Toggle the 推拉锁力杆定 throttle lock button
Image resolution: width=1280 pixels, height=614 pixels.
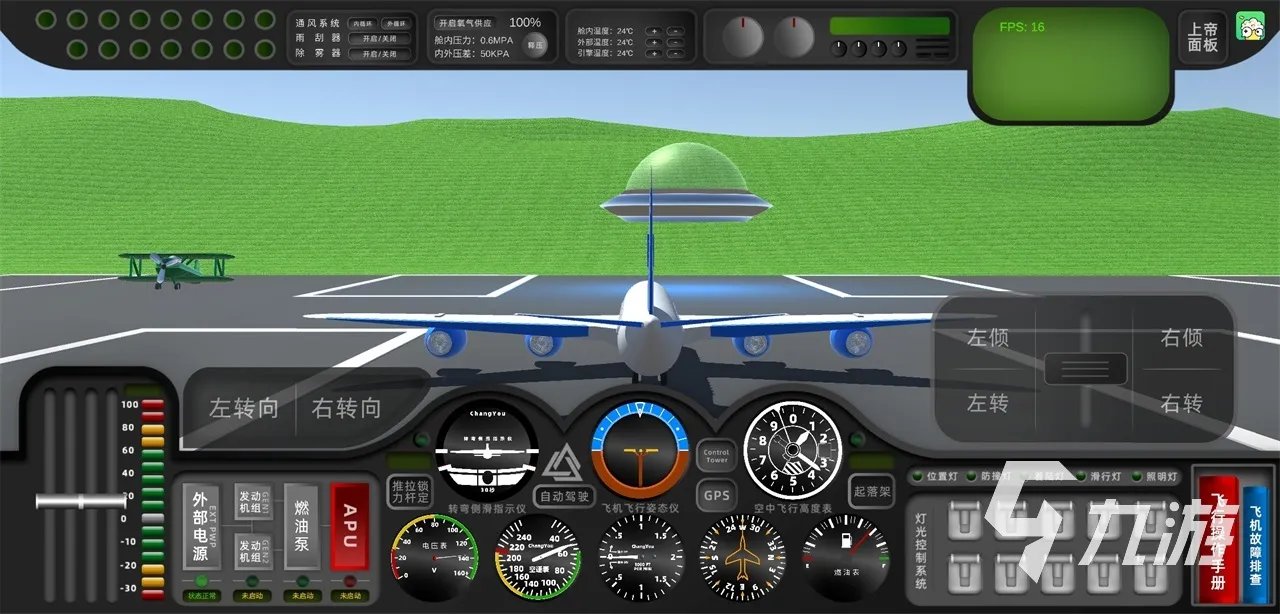pos(409,491)
